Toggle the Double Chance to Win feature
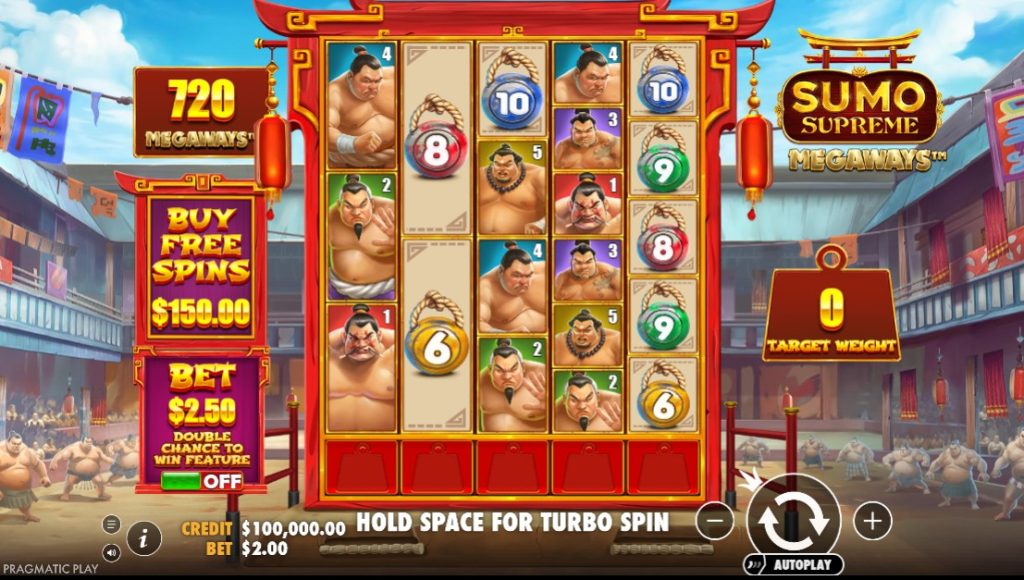 tap(201, 481)
